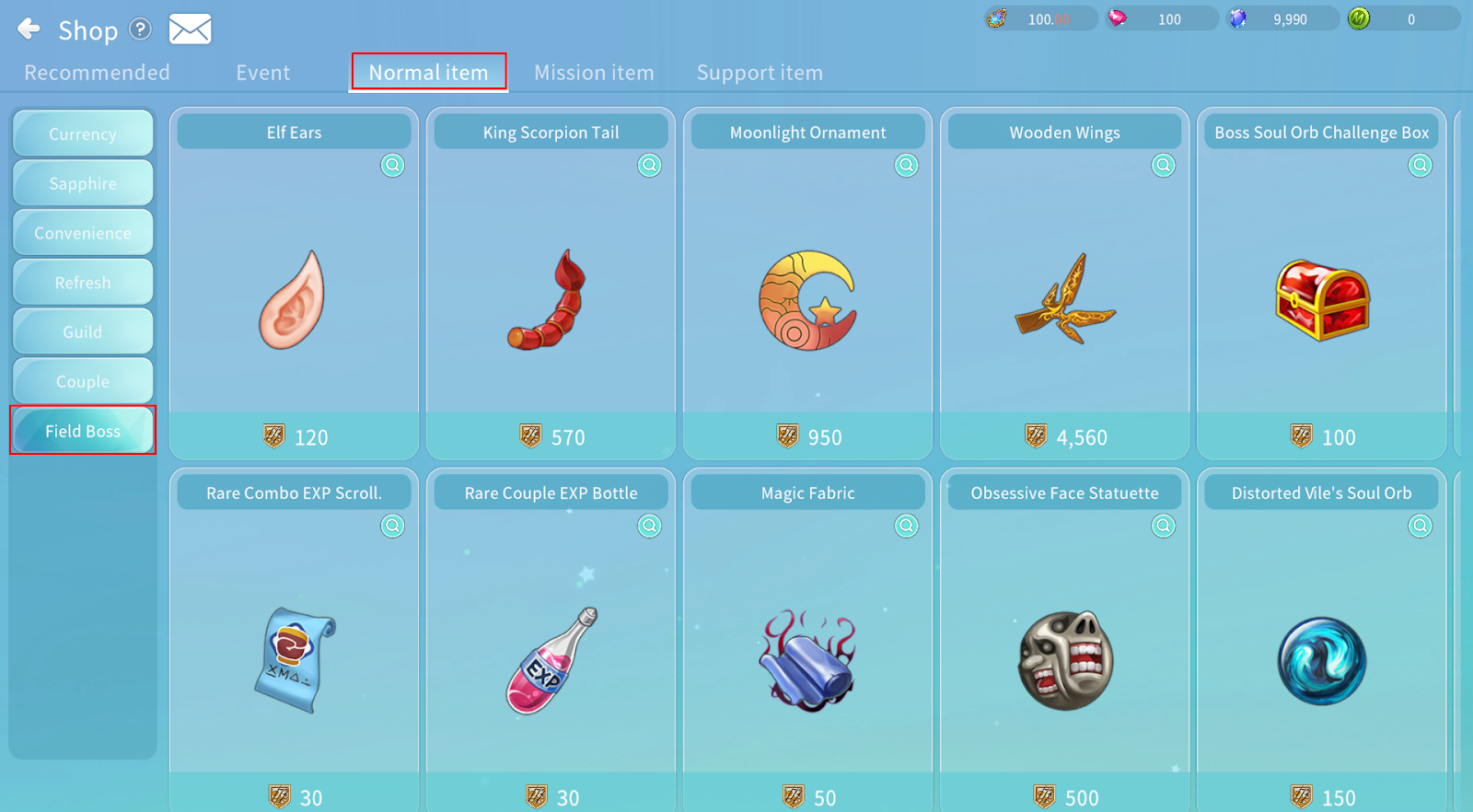Switch to the Recommended tab
The image size is (1473, 812).
click(97, 73)
